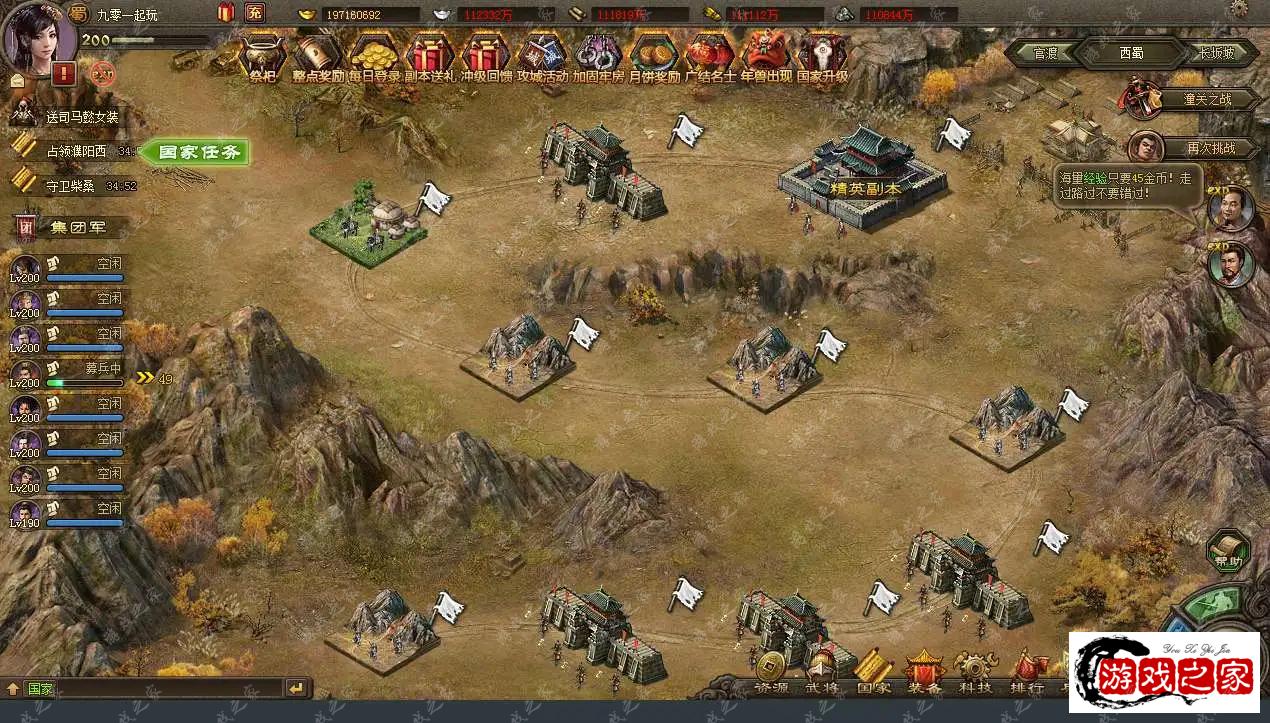Viewport: 1270px width, 723px height.
Task: Open the 送司马懿女装 quest entry
Action: pos(82,117)
